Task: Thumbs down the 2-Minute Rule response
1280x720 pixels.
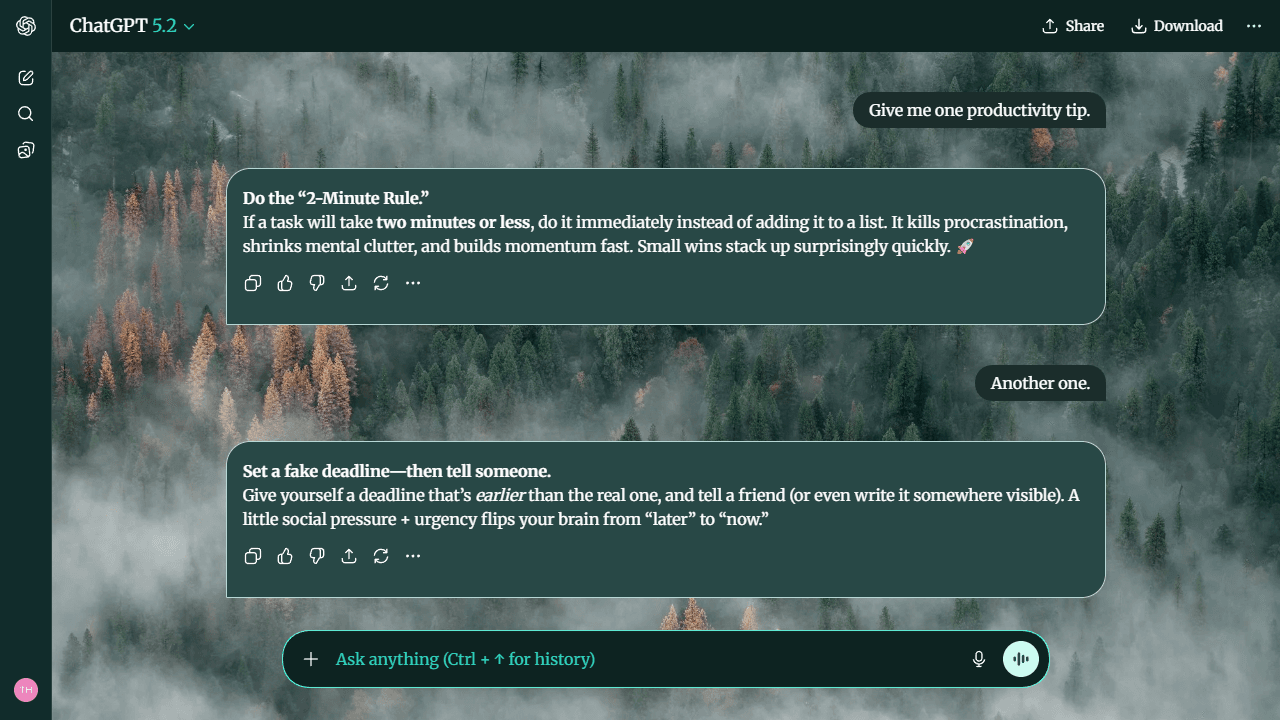Action: [317, 283]
